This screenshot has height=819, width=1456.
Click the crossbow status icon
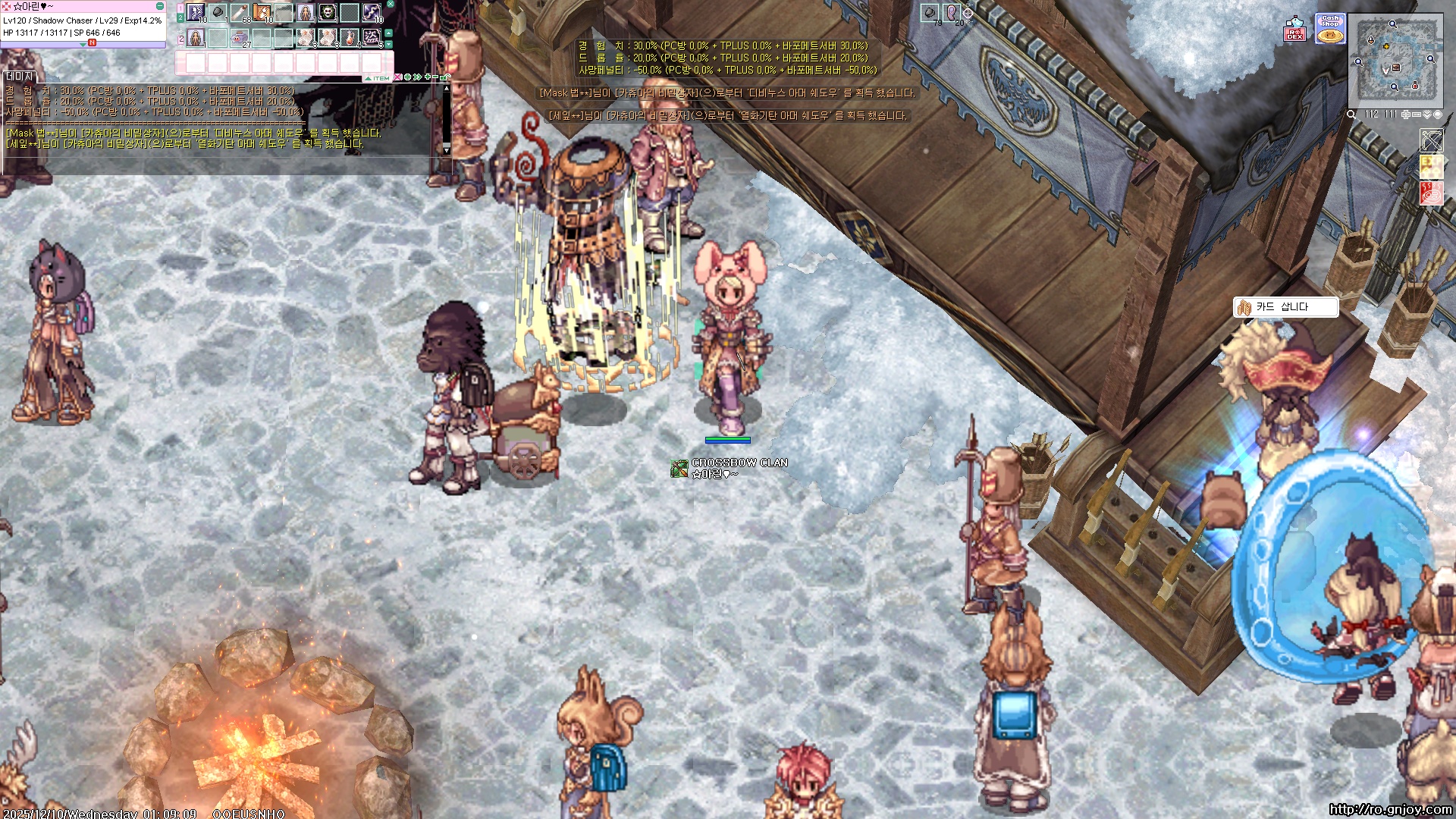tap(1432, 141)
